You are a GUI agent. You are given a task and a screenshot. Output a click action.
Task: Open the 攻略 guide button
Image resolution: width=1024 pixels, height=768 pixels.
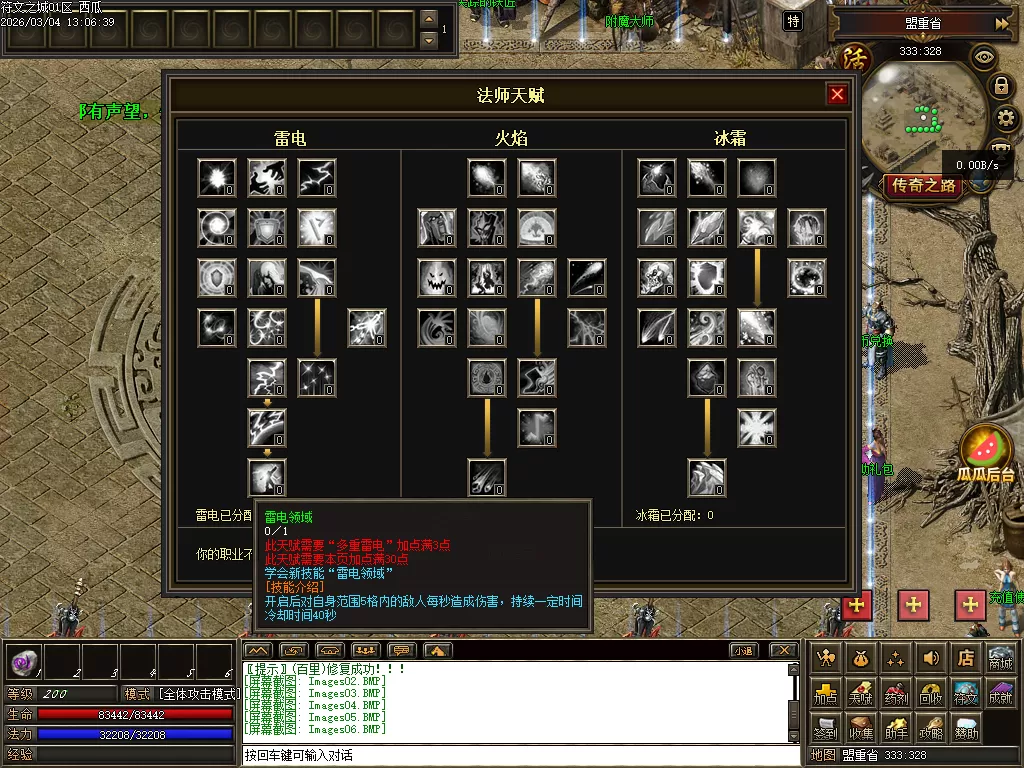[x=931, y=729]
